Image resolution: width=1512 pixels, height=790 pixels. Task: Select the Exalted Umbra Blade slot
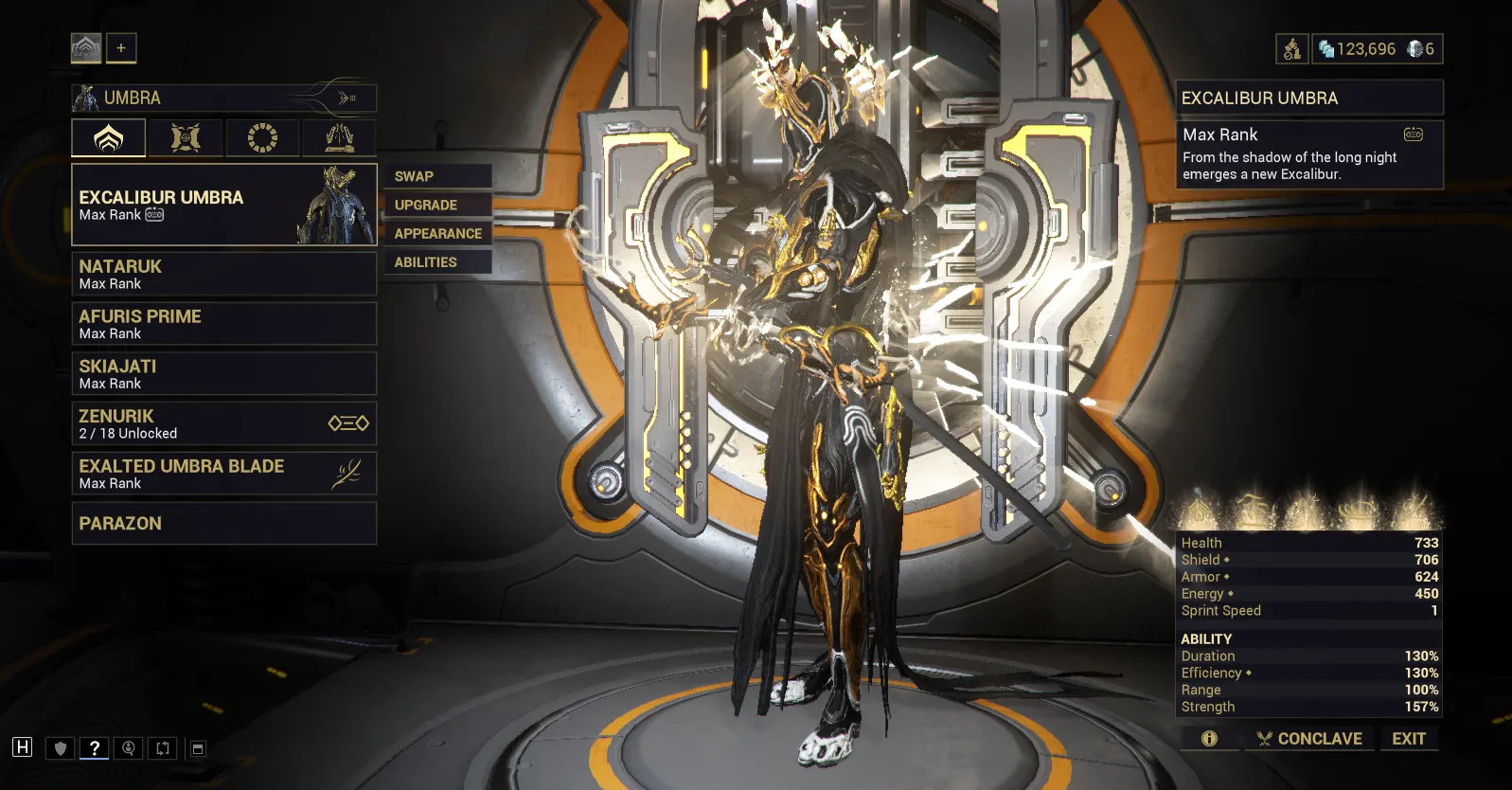coord(223,474)
